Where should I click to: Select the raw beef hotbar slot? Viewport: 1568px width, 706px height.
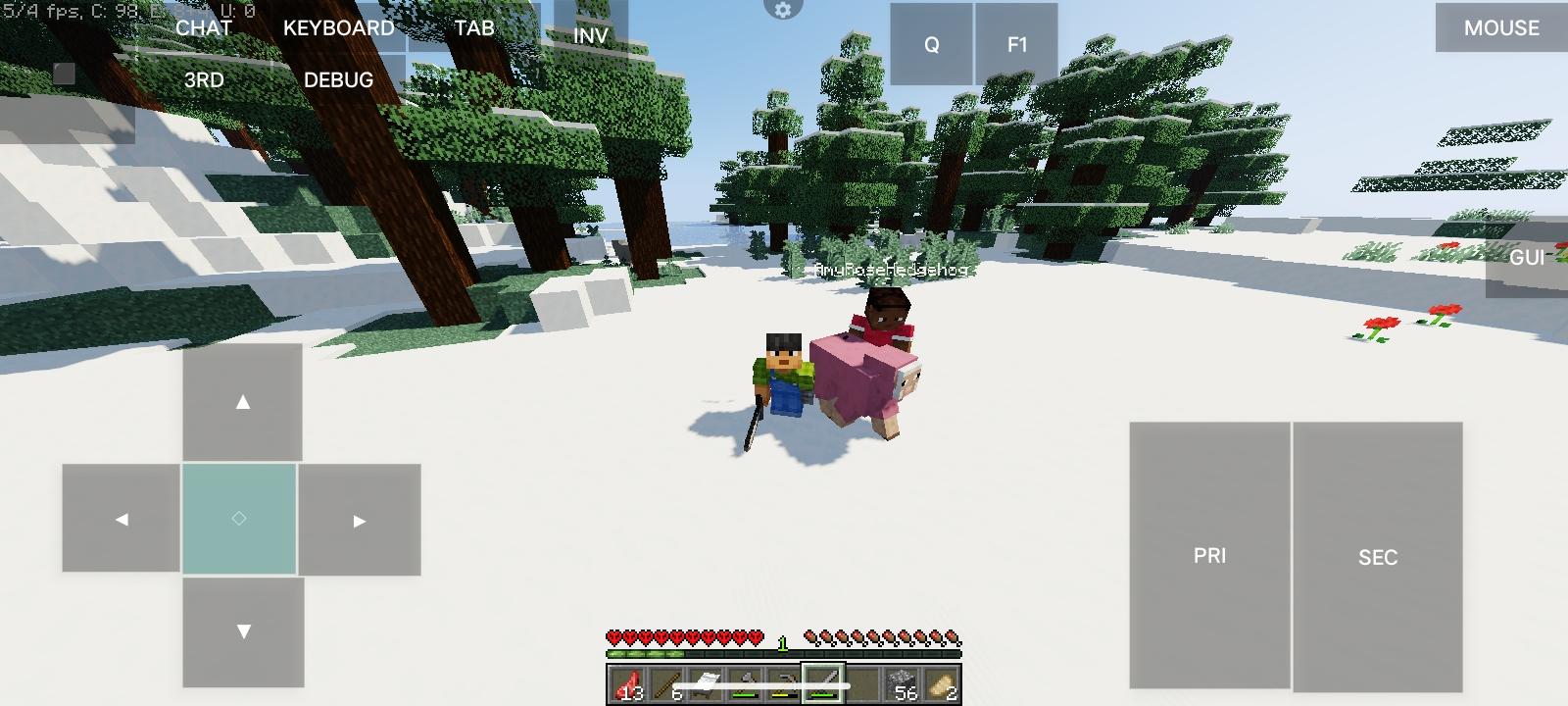(x=627, y=681)
